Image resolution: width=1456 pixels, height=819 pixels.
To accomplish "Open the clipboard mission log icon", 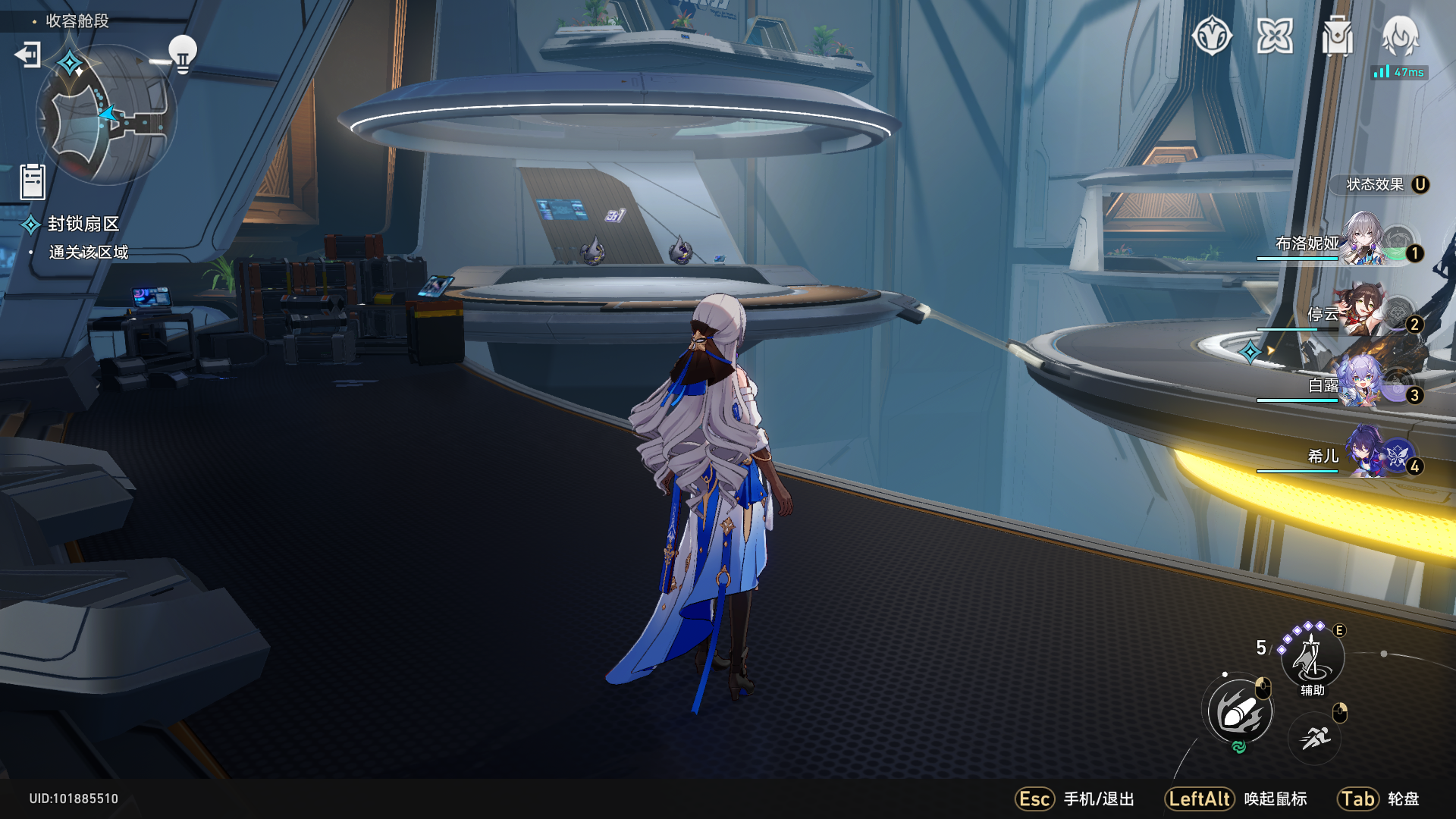I will tap(33, 182).
